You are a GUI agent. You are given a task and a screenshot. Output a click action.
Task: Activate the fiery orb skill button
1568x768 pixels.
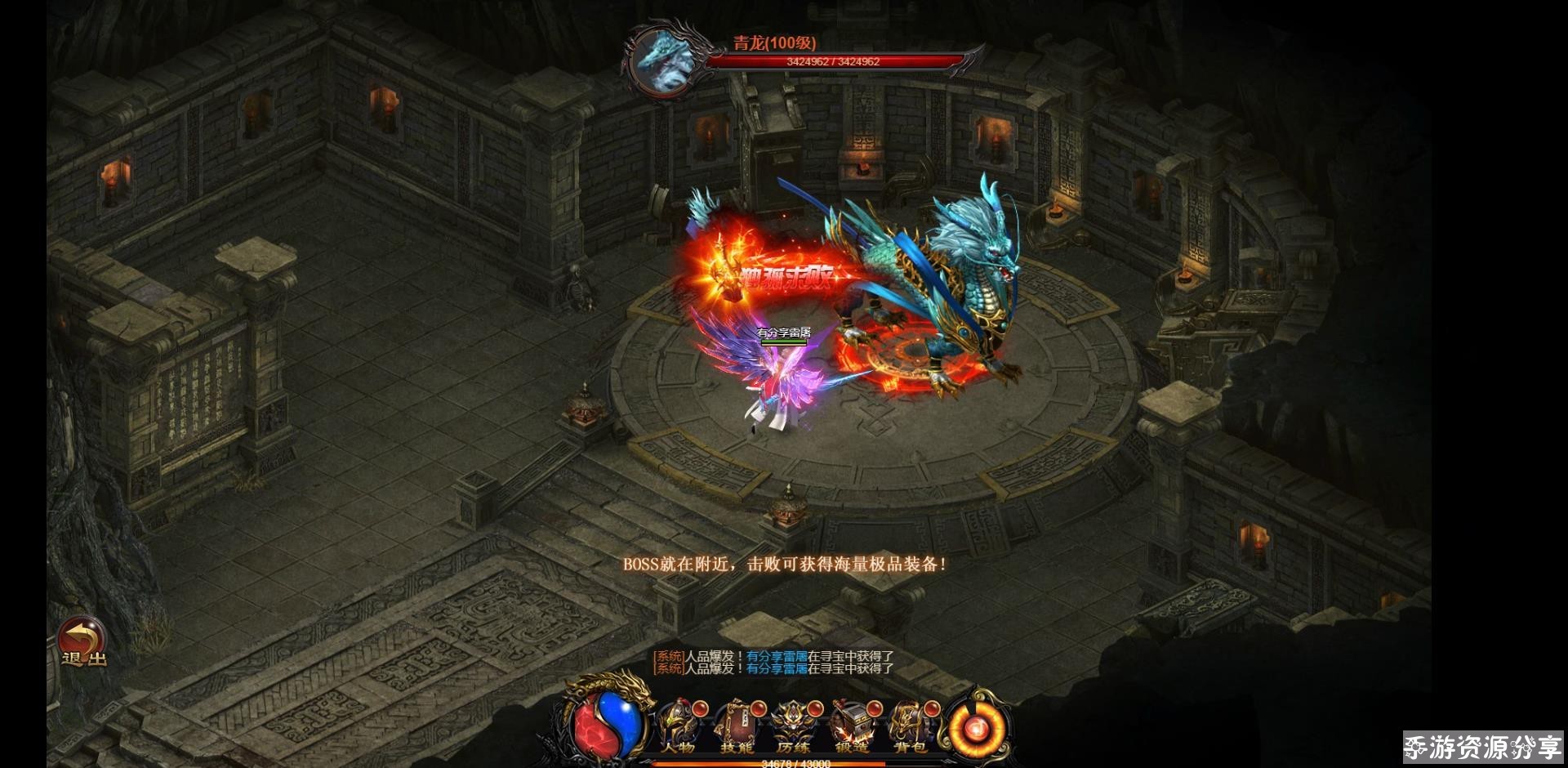(x=976, y=725)
